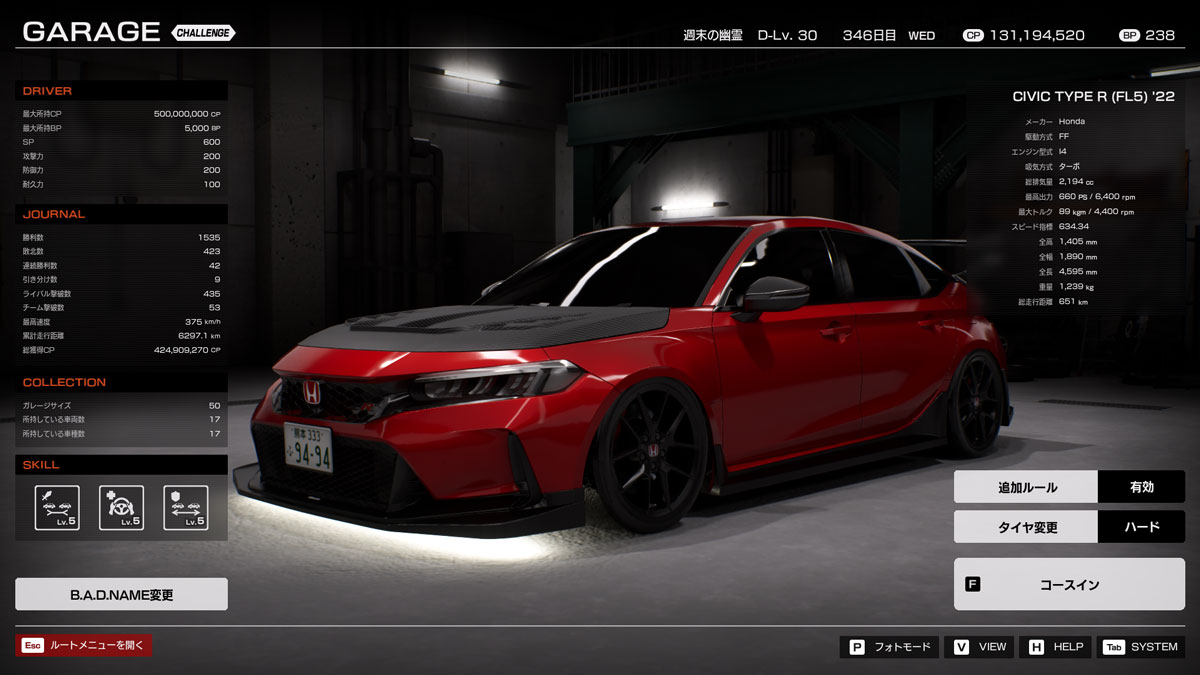The width and height of the screenshot is (1200, 675).
Task: Select the shield defense skill icon
Action: pyautogui.click(x=185, y=508)
